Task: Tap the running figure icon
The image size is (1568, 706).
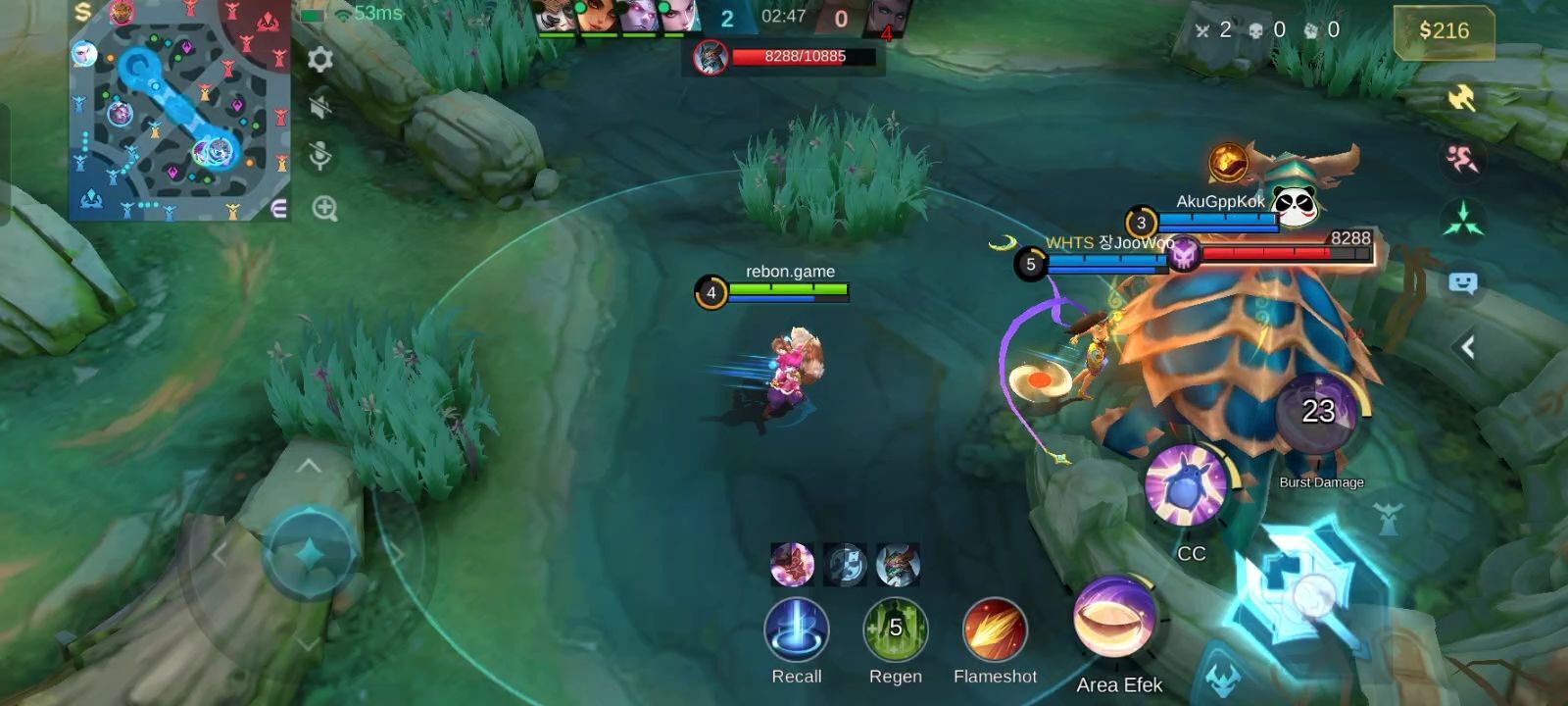Action: click(1462, 158)
